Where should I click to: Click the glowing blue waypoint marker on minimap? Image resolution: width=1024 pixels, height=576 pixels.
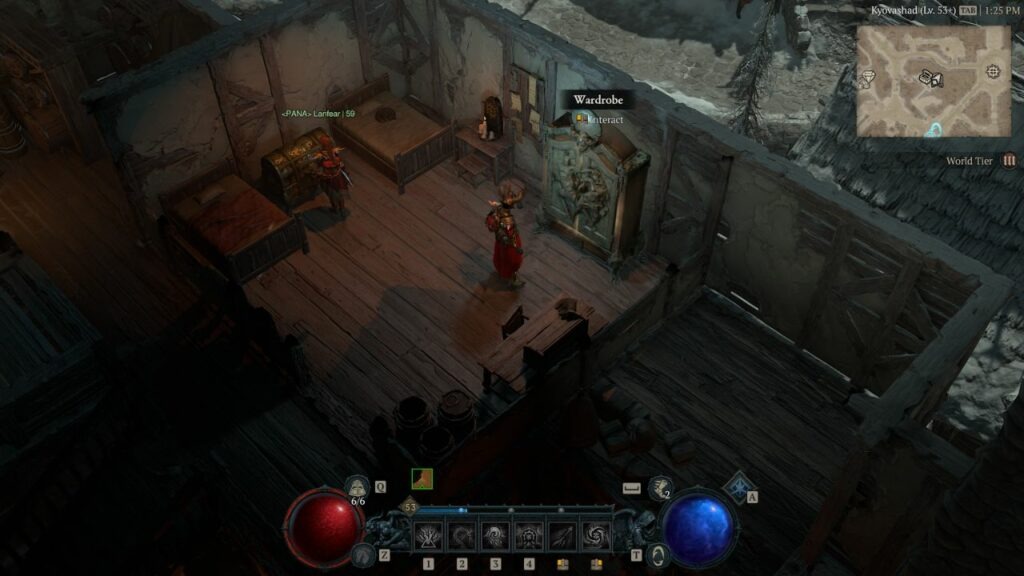pyautogui.click(x=934, y=130)
